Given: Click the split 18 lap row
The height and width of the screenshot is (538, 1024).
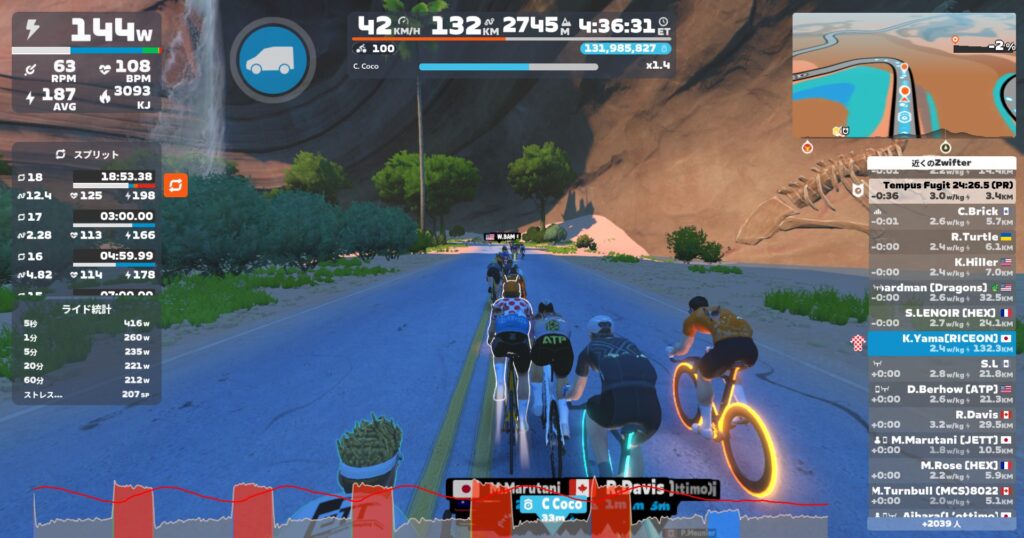Looking at the screenshot, I should (x=87, y=185).
